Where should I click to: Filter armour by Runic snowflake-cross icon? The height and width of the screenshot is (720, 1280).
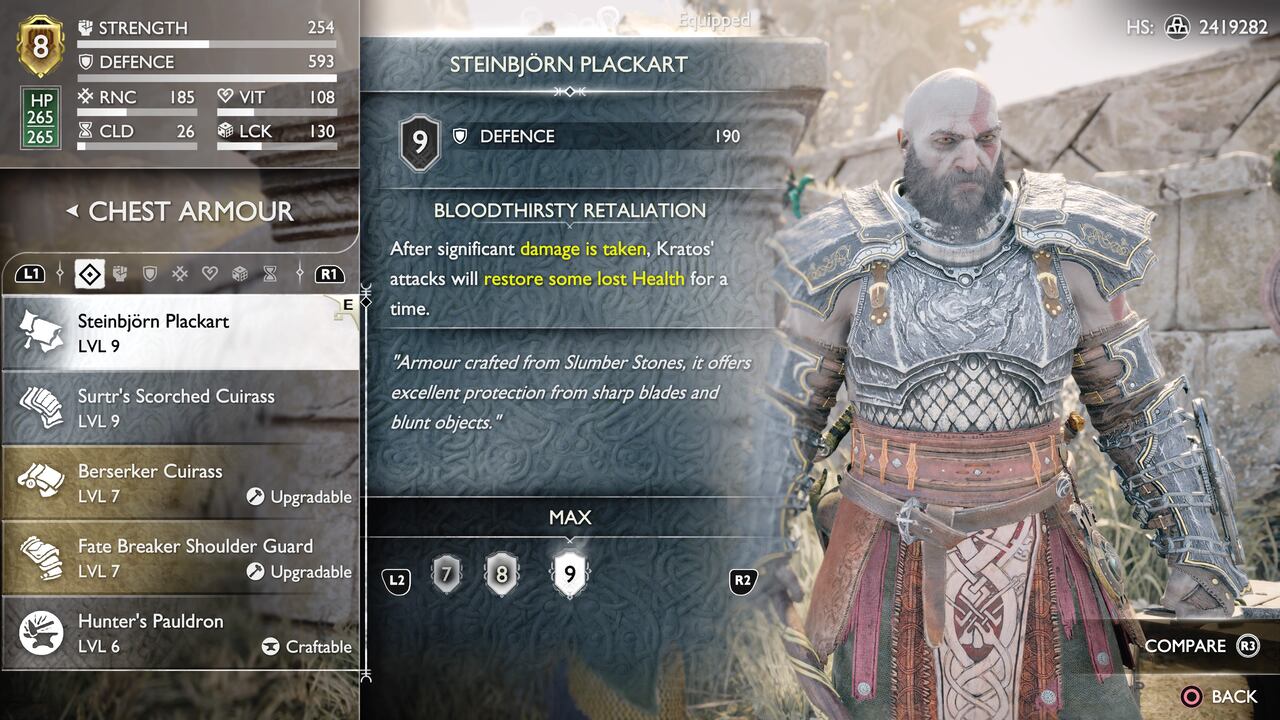click(x=179, y=273)
